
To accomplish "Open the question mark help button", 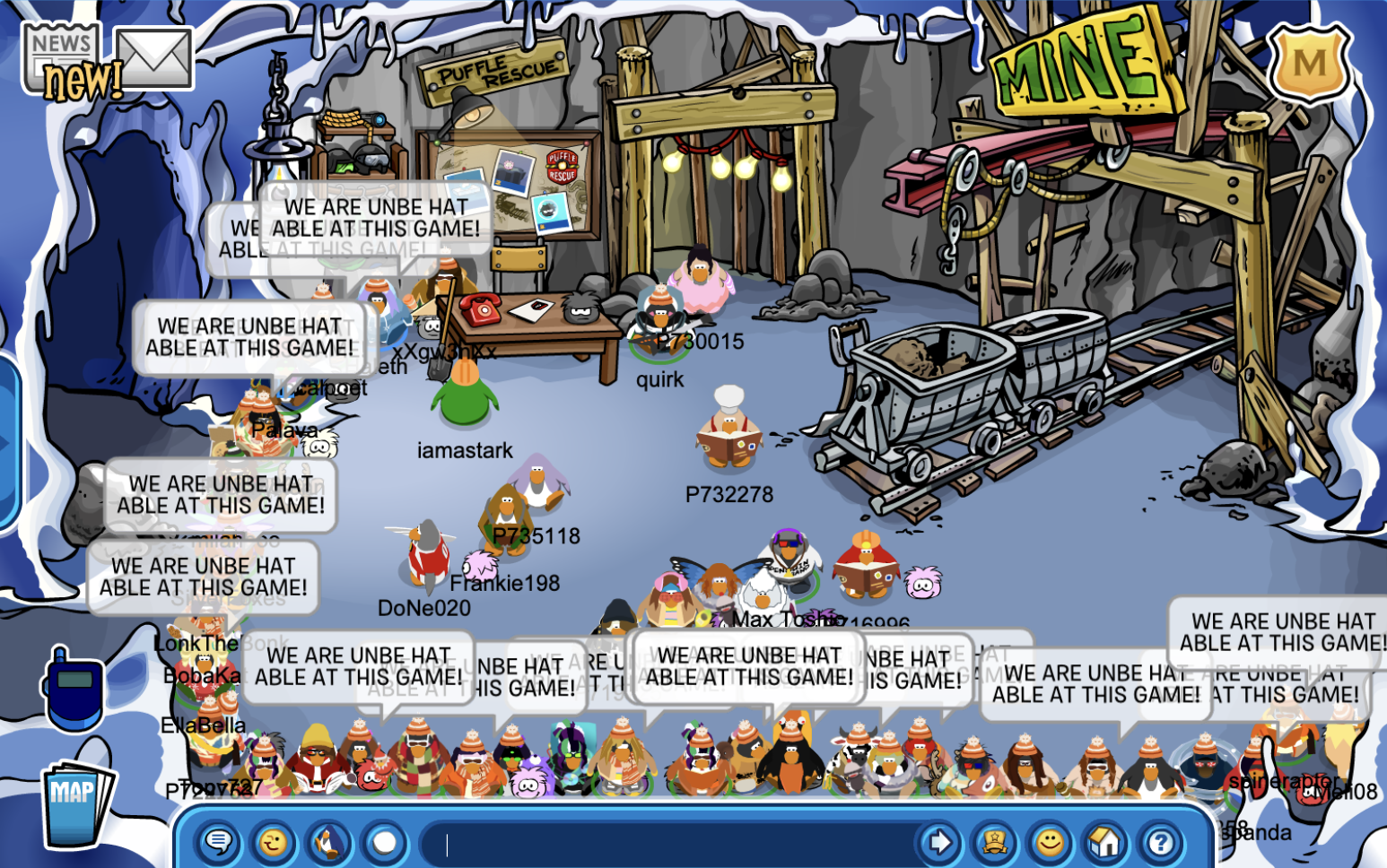I will point(1161,843).
